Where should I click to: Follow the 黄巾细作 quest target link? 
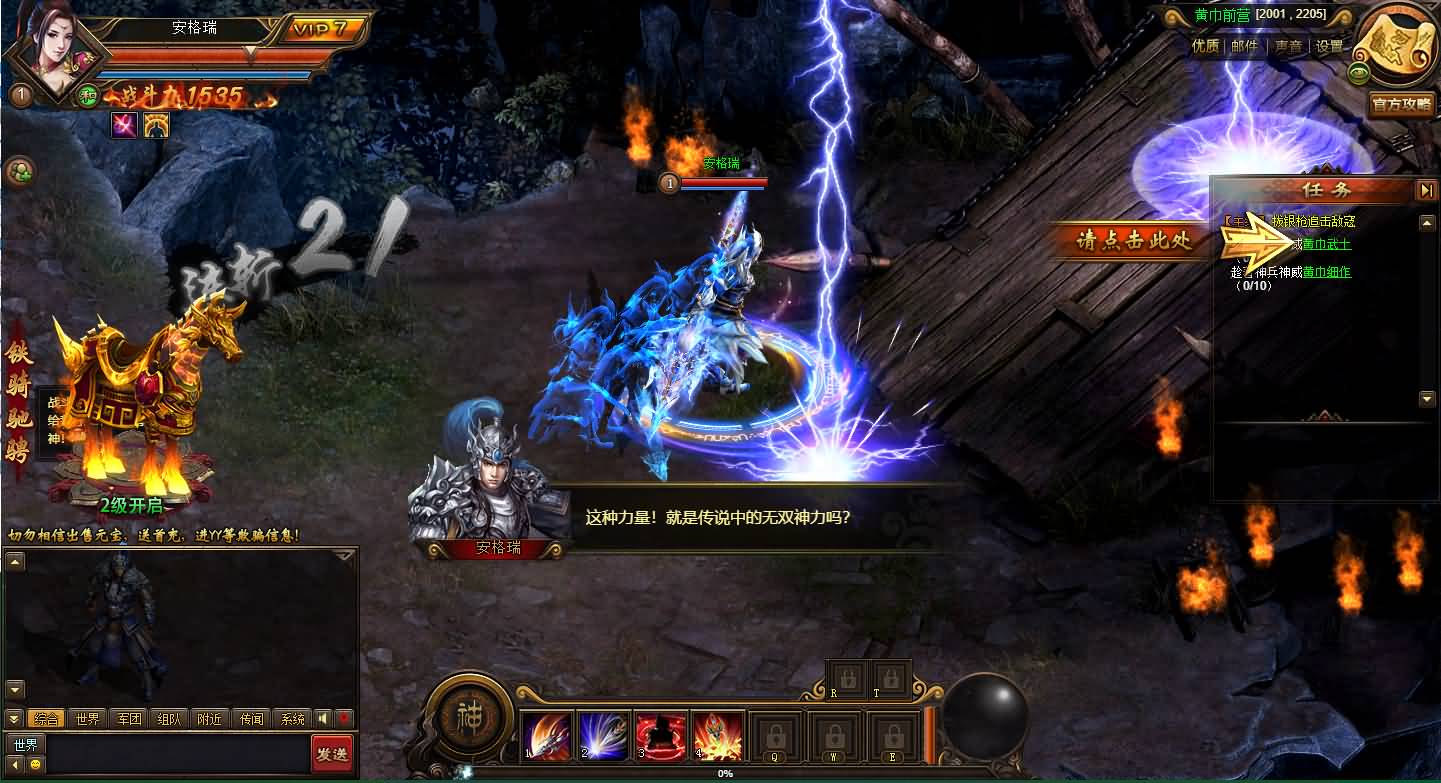1327,272
